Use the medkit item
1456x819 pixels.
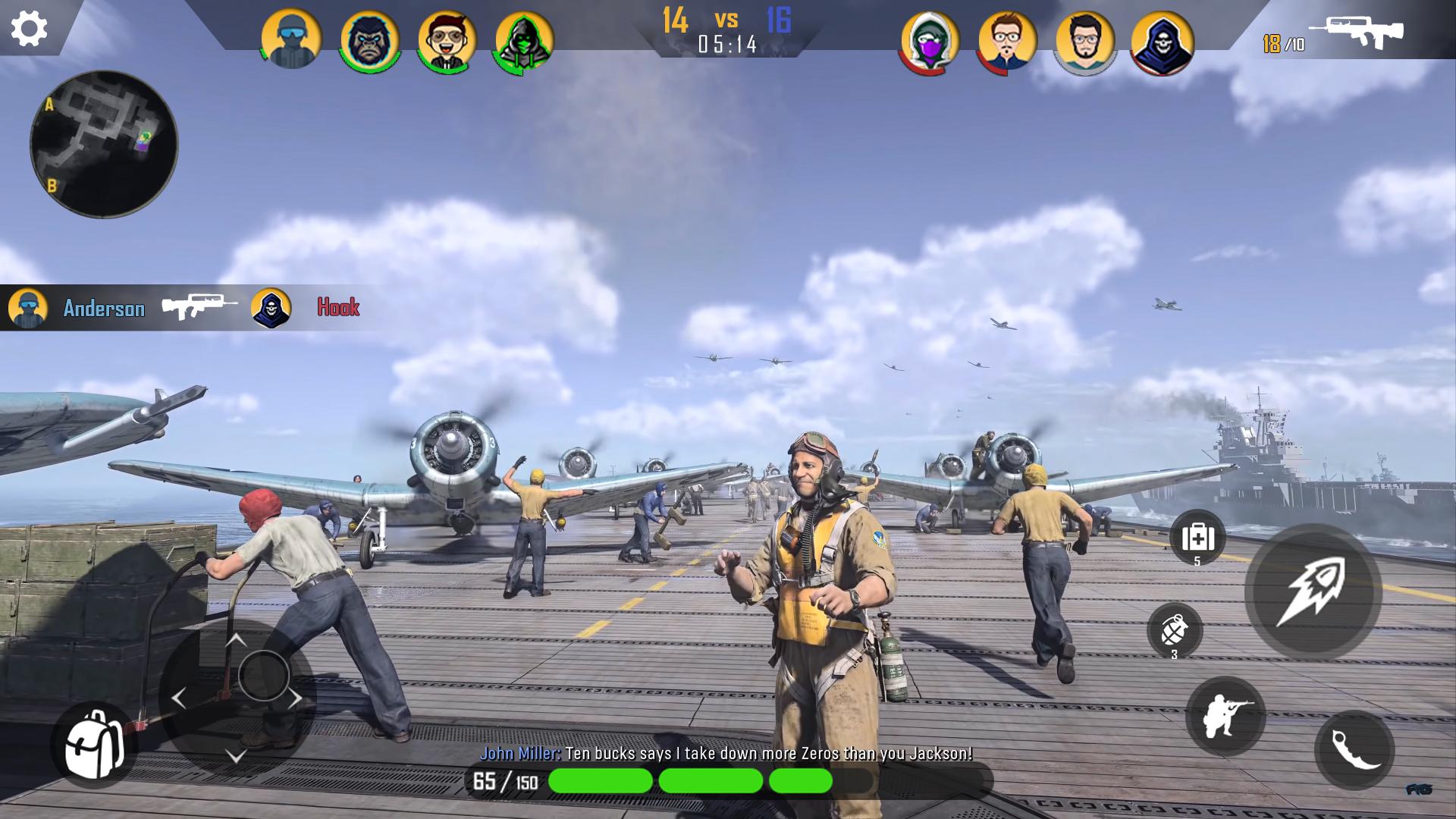point(1197,538)
